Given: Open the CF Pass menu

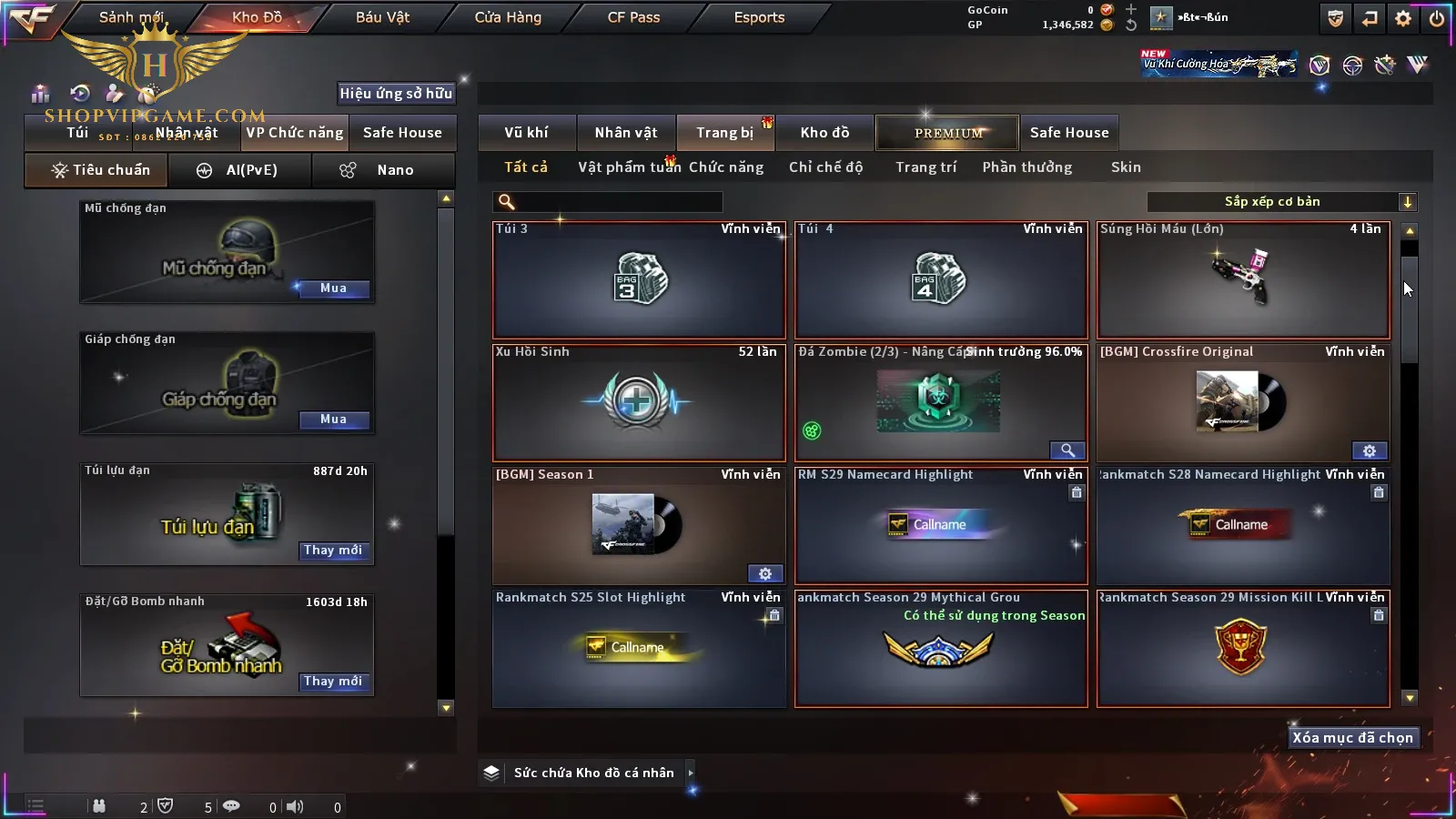Looking at the screenshot, I should (633, 17).
